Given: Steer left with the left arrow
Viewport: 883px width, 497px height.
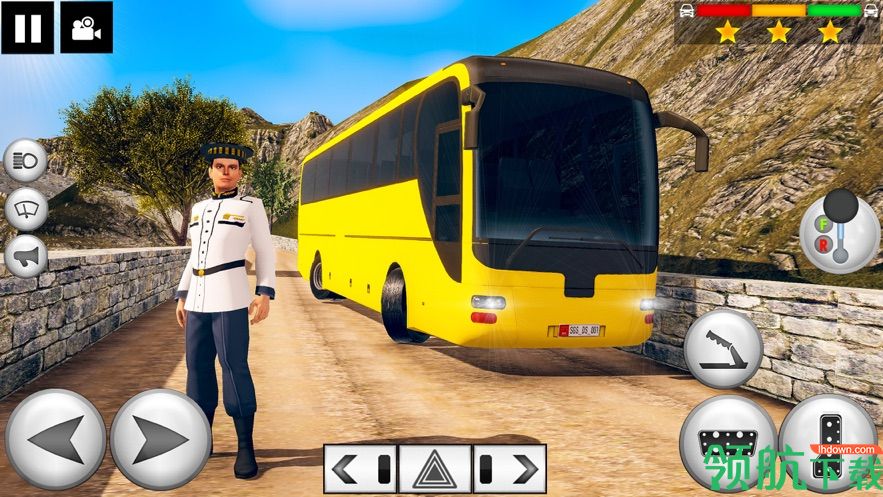Looking at the screenshot, I should click(x=55, y=440).
